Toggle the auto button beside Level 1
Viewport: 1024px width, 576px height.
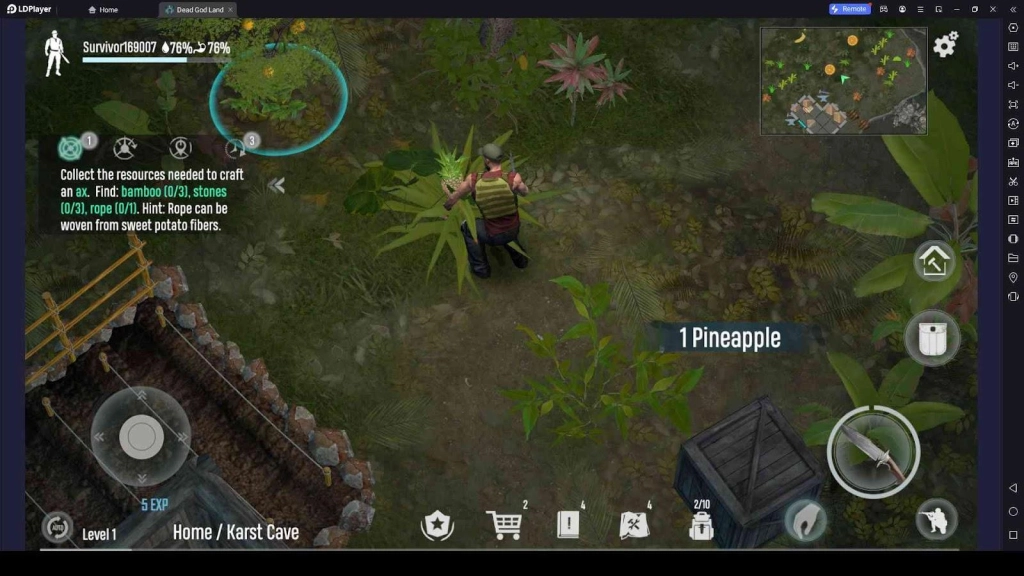57,528
